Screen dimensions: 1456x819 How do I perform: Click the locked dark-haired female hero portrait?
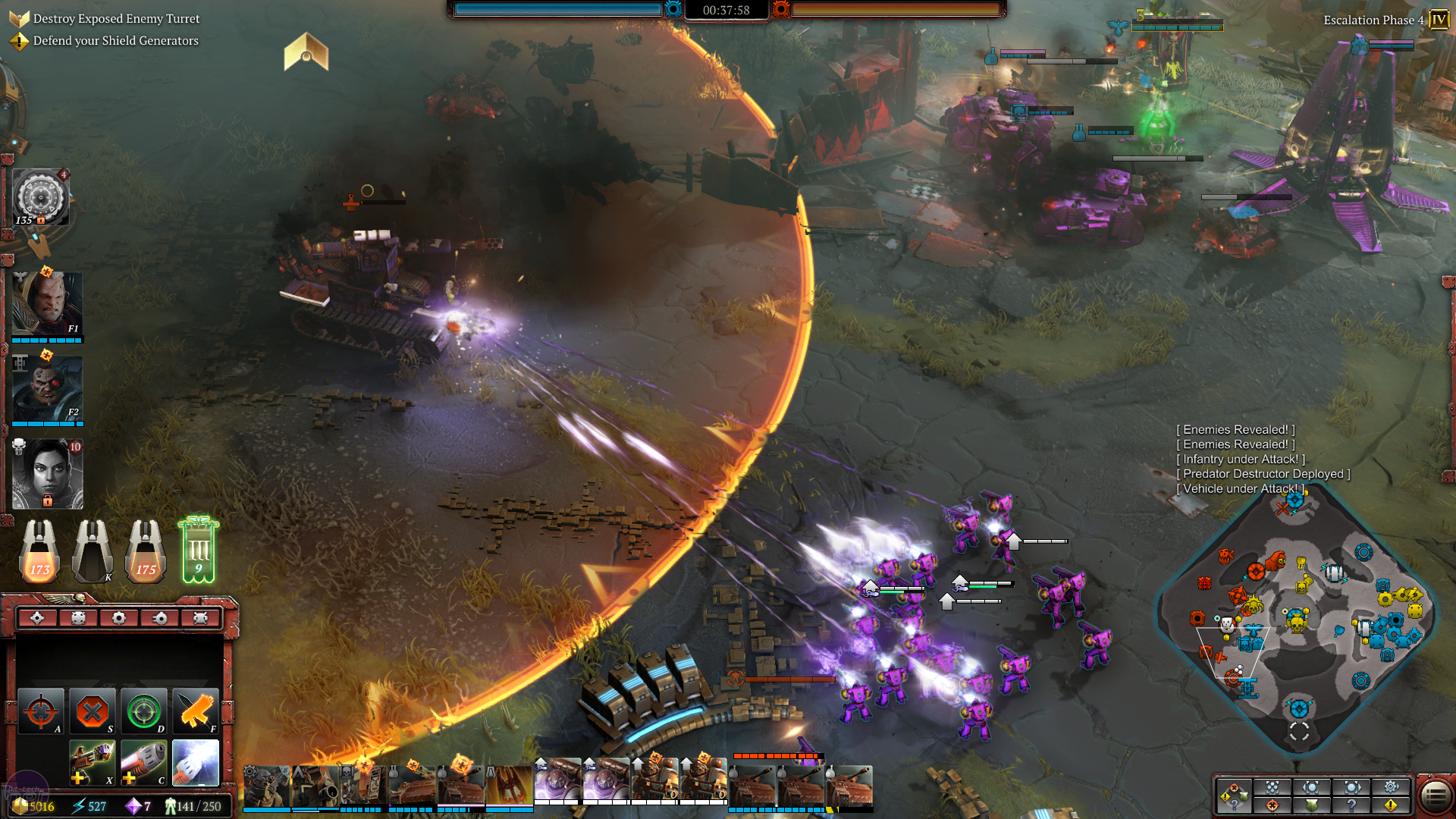pos(47,474)
